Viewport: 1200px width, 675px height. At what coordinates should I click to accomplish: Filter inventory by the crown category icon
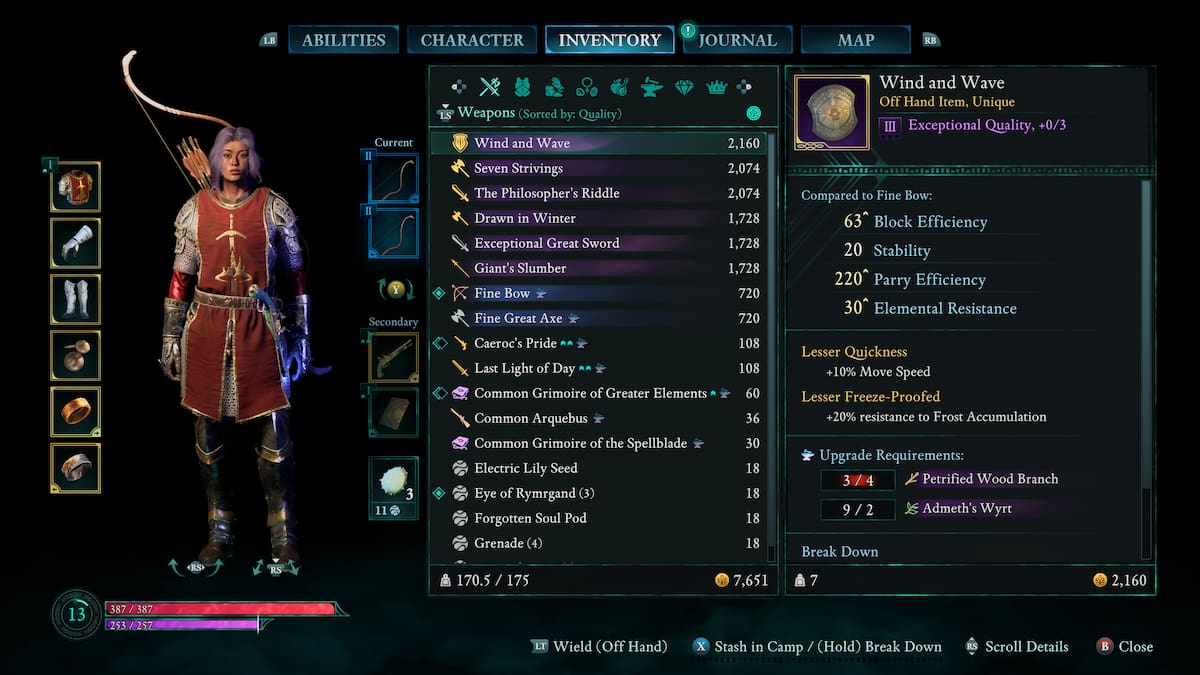pos(716,87)
